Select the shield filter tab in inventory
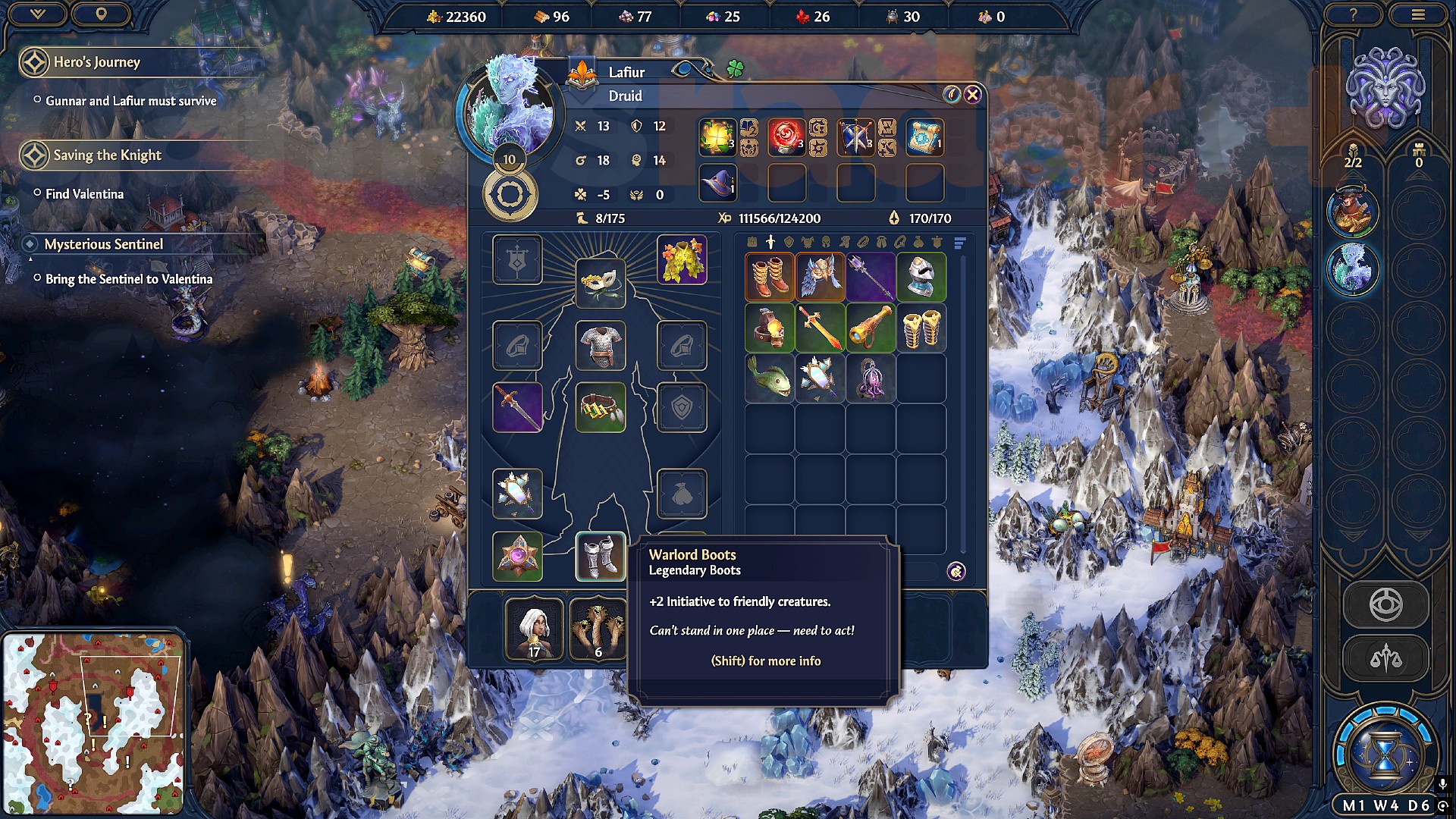 (789, 243)
